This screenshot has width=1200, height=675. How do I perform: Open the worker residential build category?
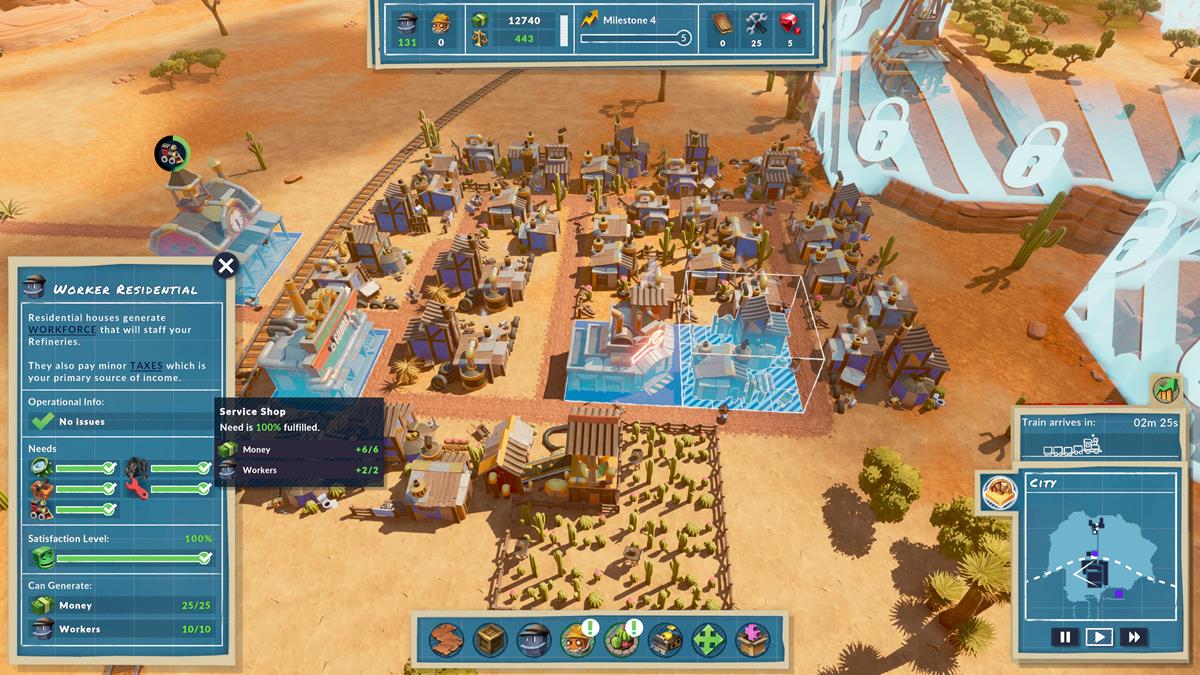coord(534,640)
